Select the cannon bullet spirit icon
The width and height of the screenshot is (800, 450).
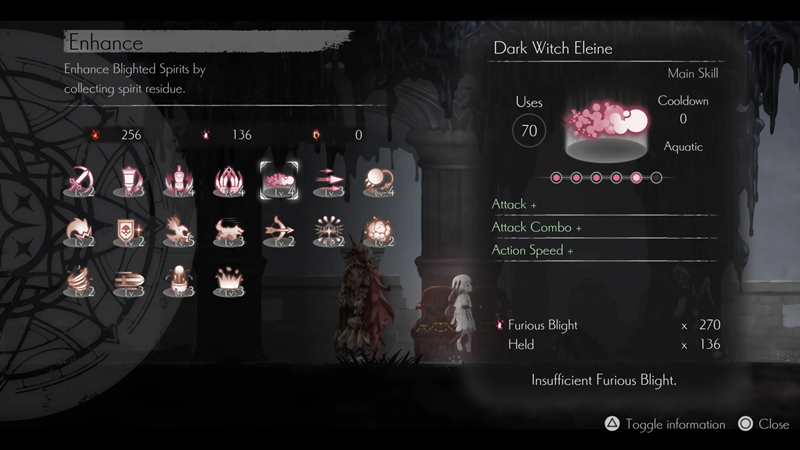click(129, 282)
